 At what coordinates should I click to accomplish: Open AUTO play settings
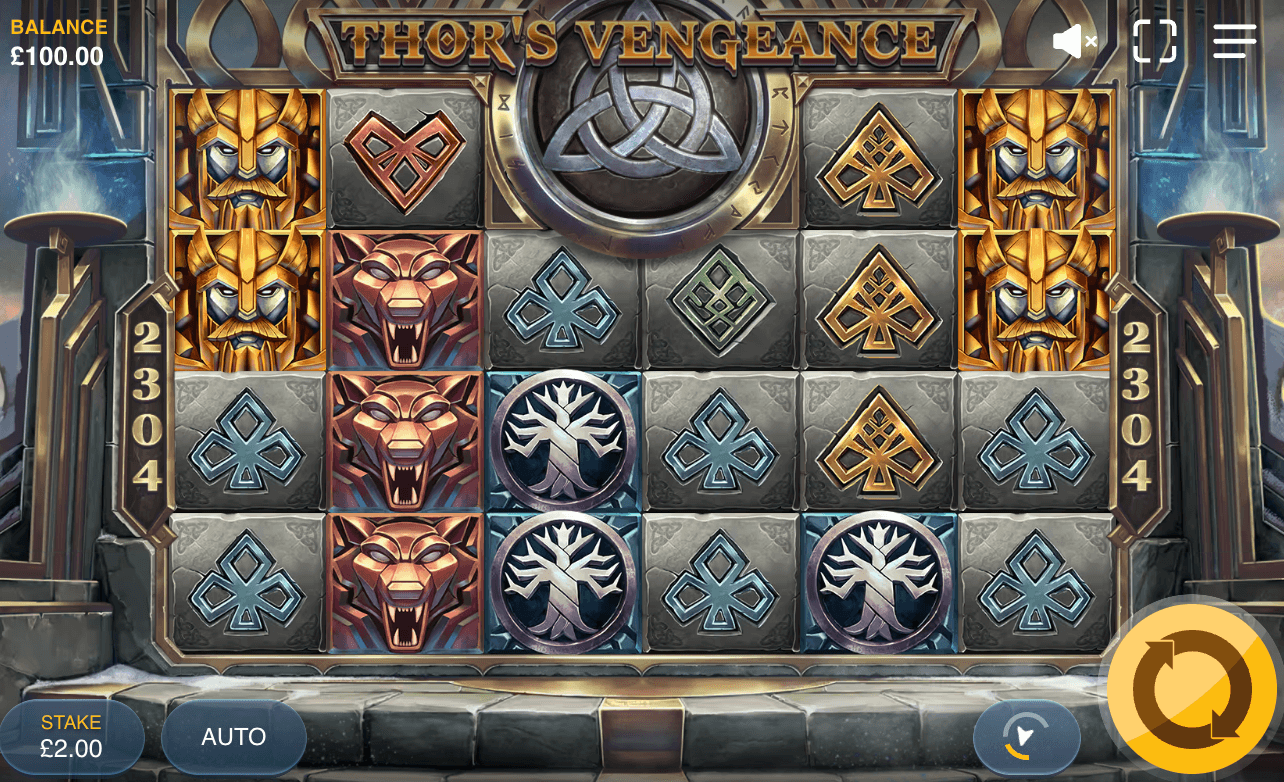[x=233, y=737]
